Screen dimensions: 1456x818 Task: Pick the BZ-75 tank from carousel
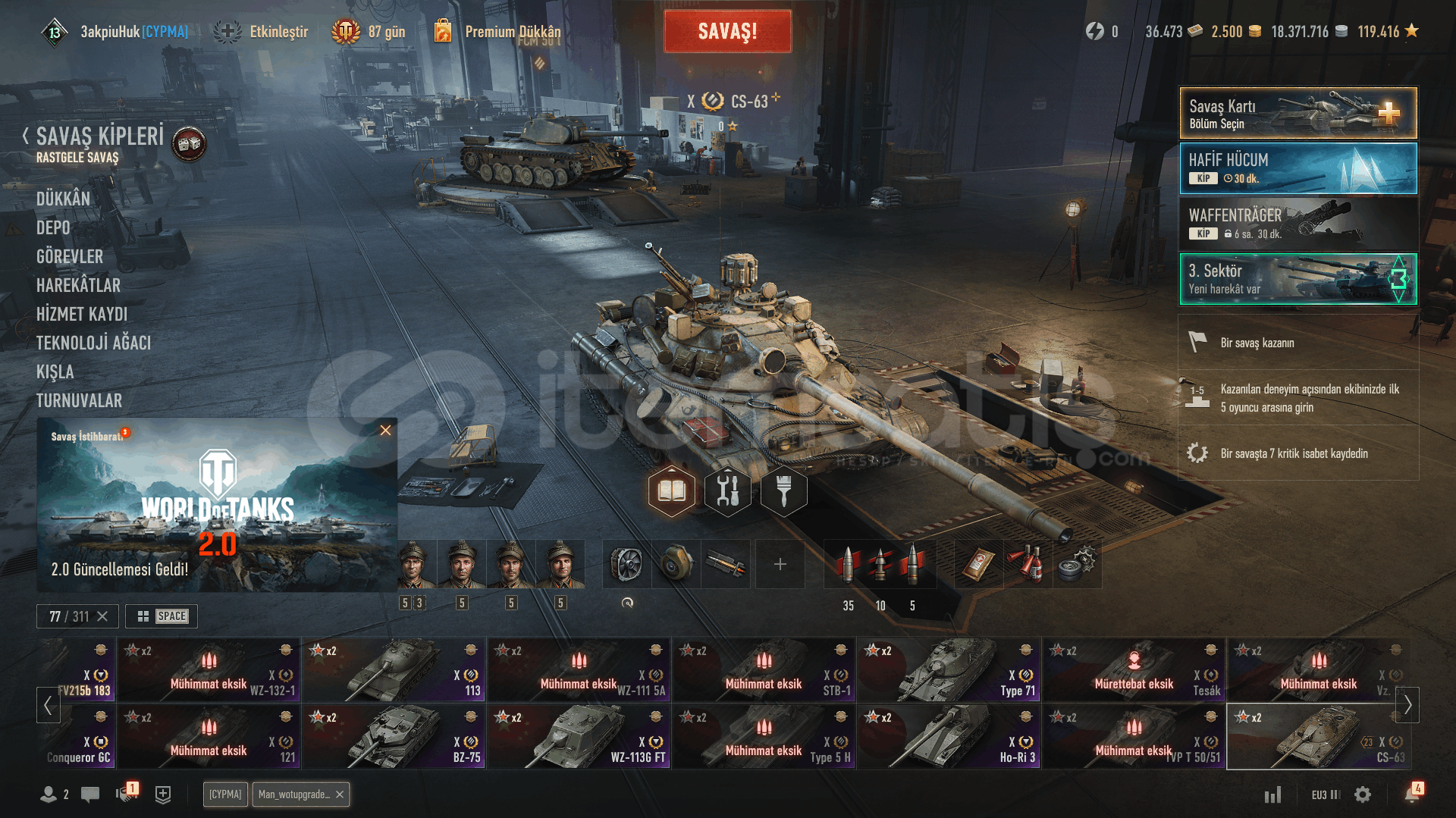tap(394, 736)
